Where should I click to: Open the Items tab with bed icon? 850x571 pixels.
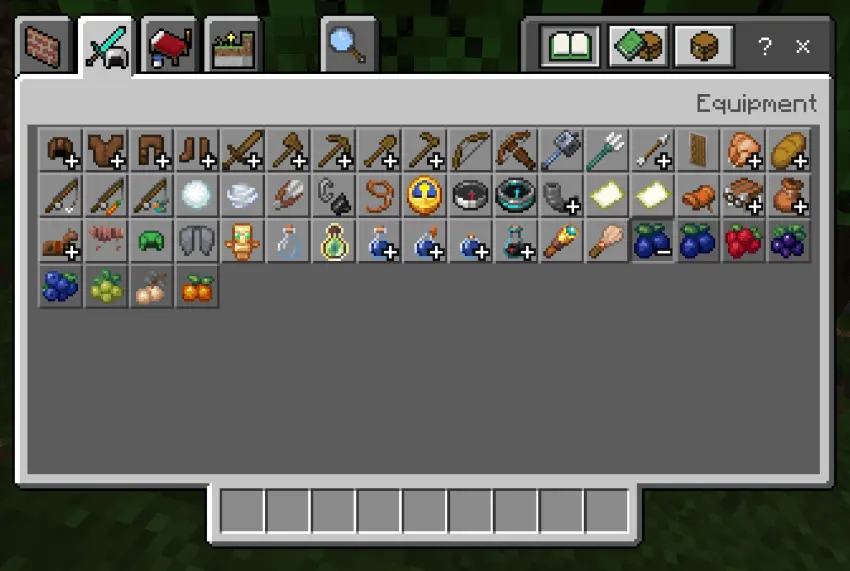point(171,45)
